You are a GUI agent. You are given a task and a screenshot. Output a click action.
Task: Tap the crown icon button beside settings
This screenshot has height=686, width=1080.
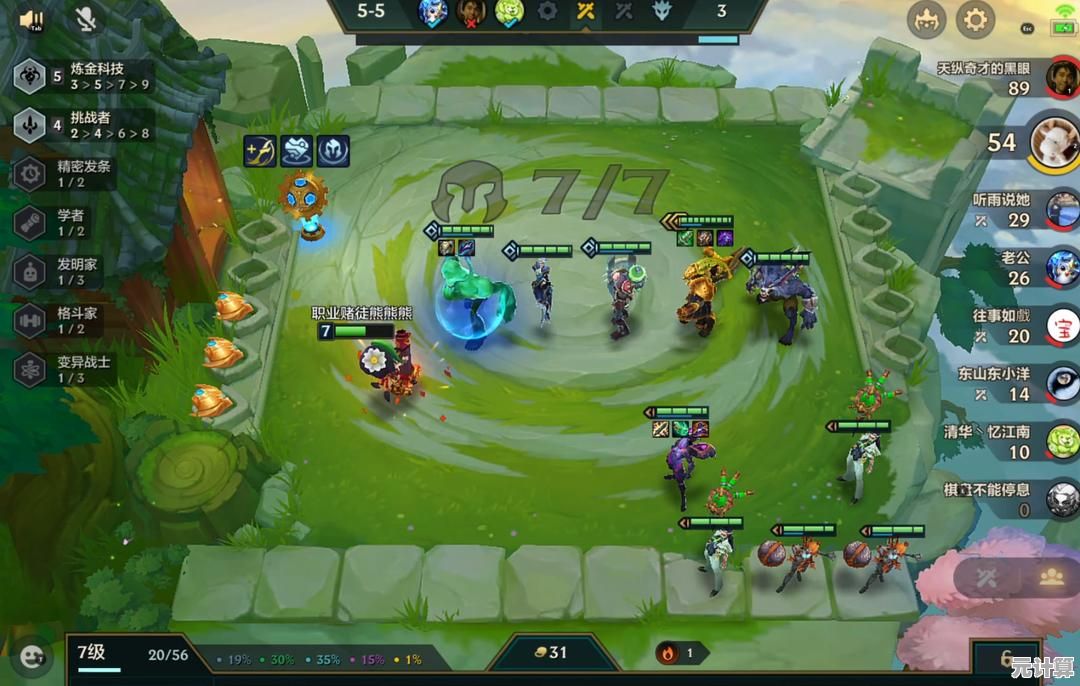926,19
